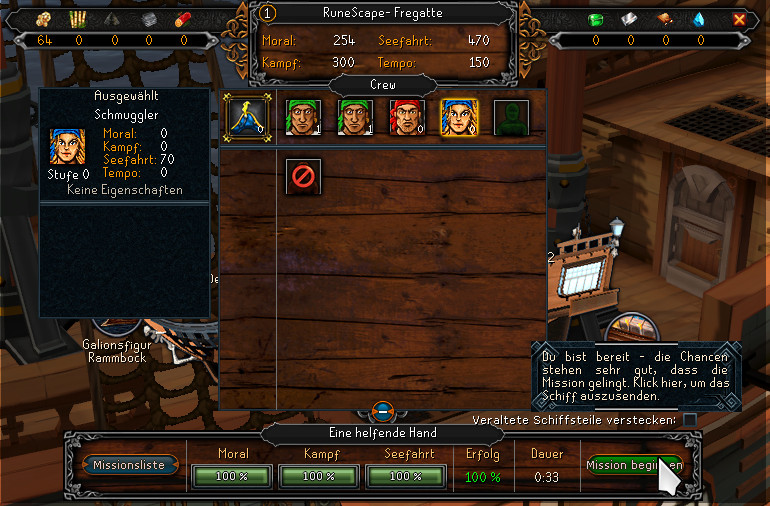Click the red Chinese lantern resource icon

pos(182,19)
